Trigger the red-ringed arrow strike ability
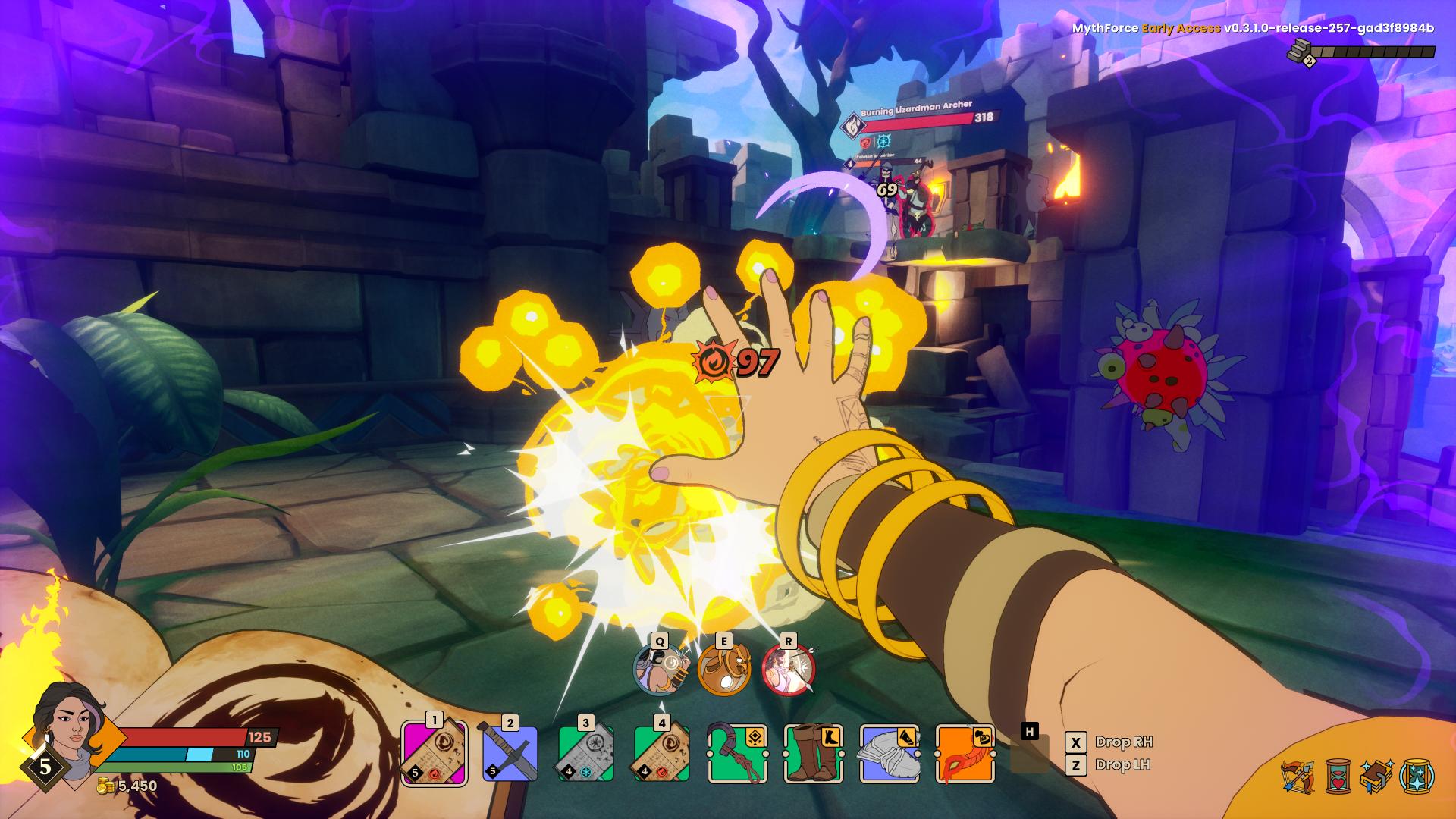Image resolution: width=1456 pixels, height=819 pixels. pos(788,670)
